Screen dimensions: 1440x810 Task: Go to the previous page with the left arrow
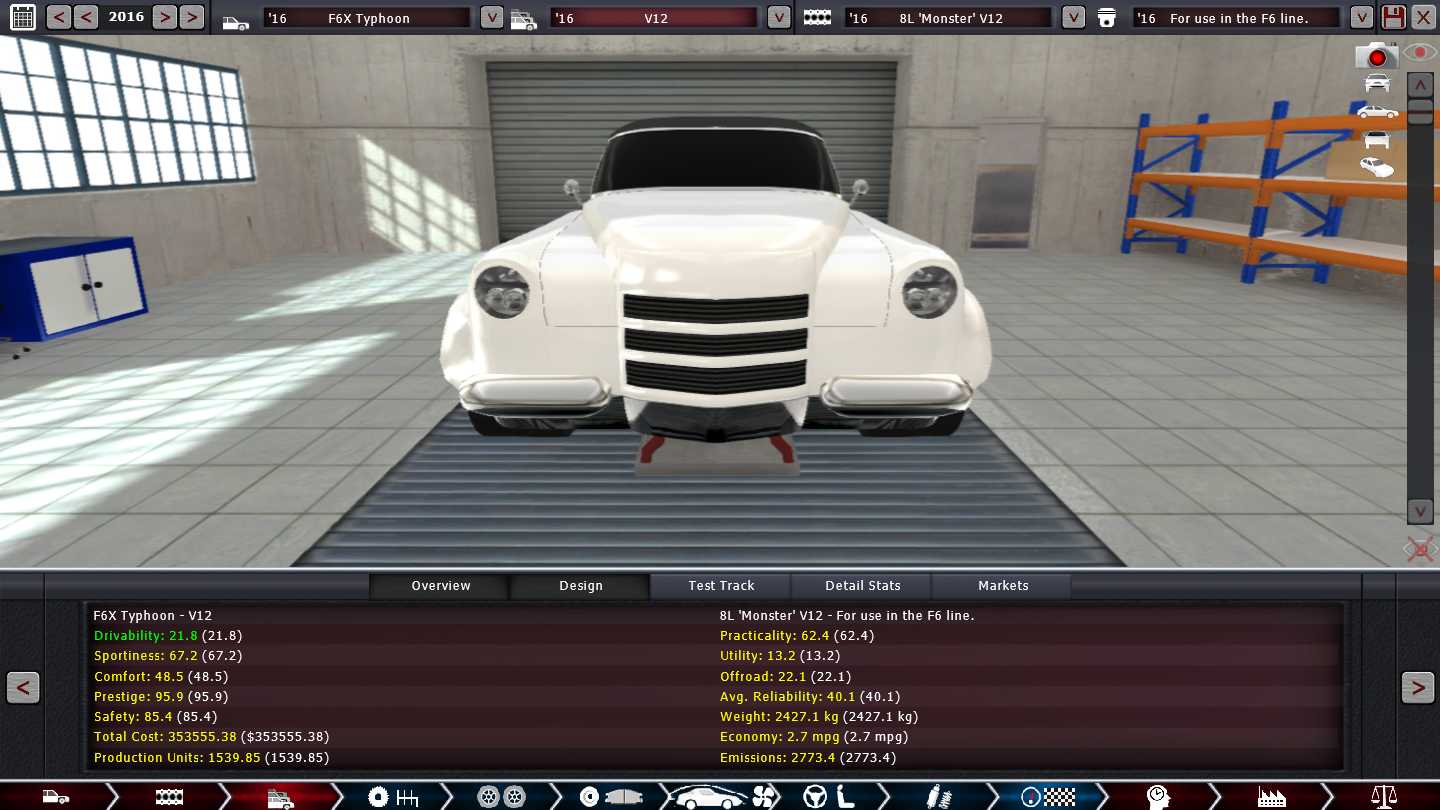point(23,688)
